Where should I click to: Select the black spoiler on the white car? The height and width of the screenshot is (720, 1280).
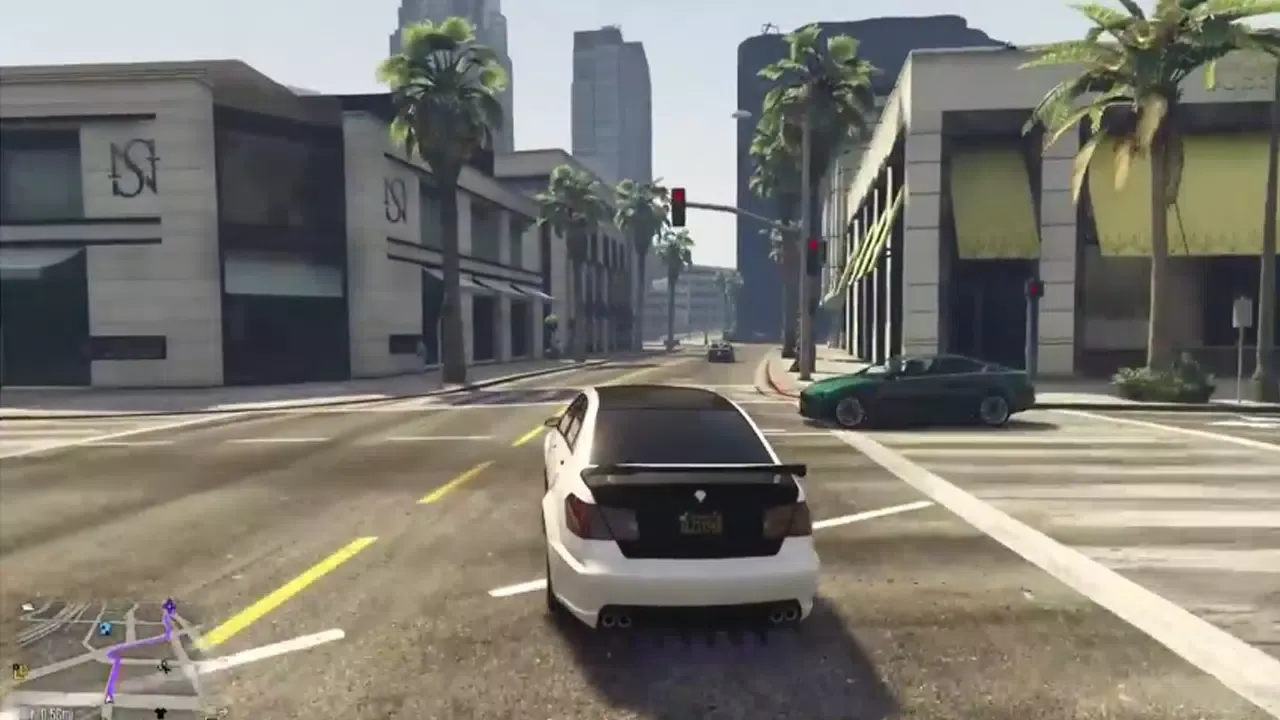[x=690, y=470]
